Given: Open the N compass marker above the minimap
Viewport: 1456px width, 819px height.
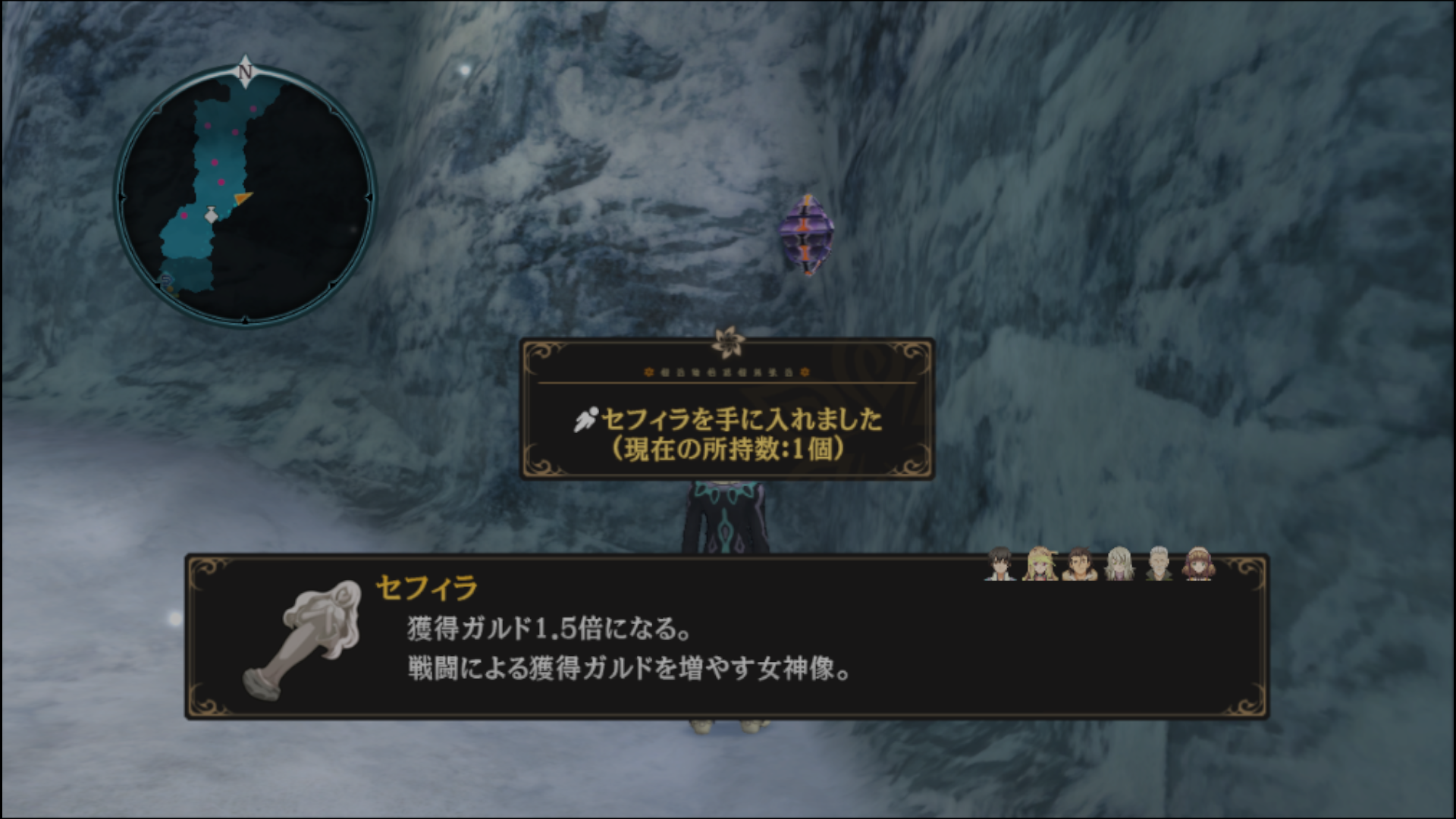Looking at the screenshot, I should [x=243, y=71].
